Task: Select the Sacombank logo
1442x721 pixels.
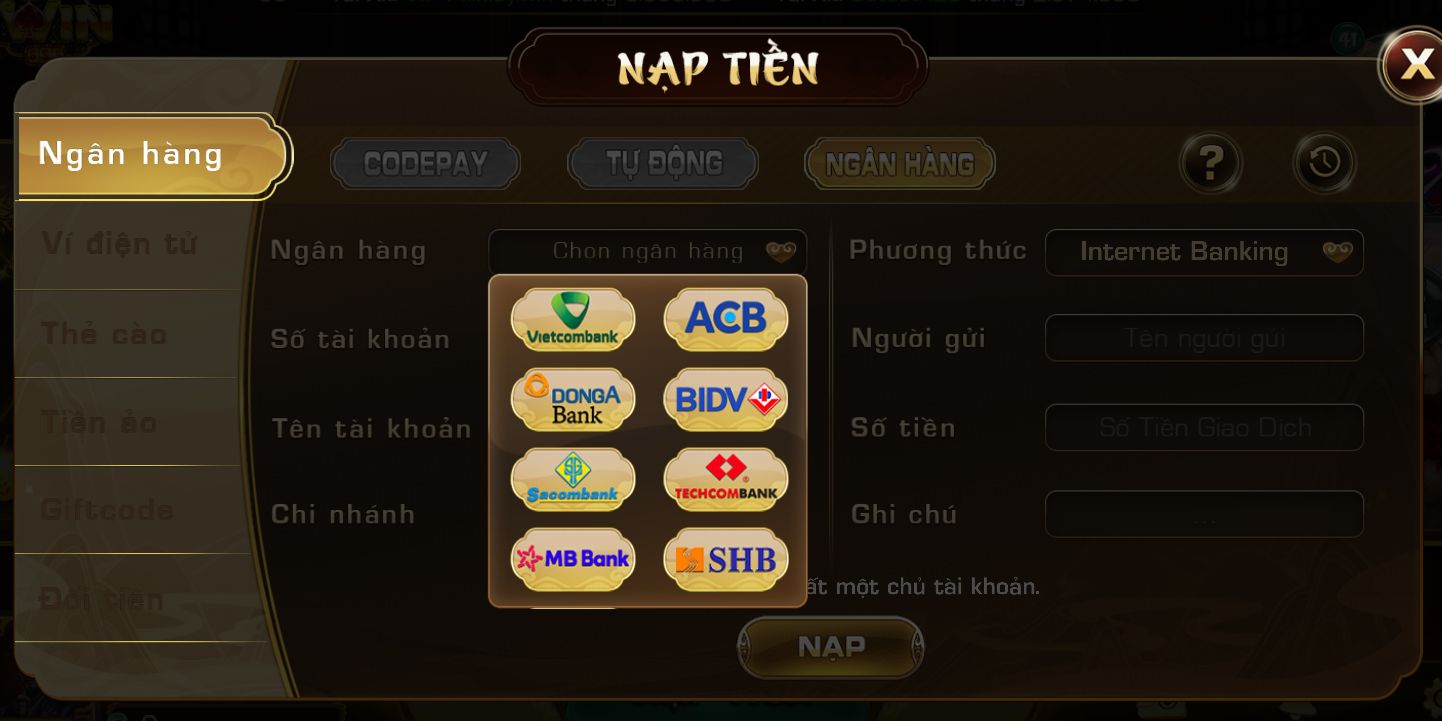Action: click(x=572, y=479)
